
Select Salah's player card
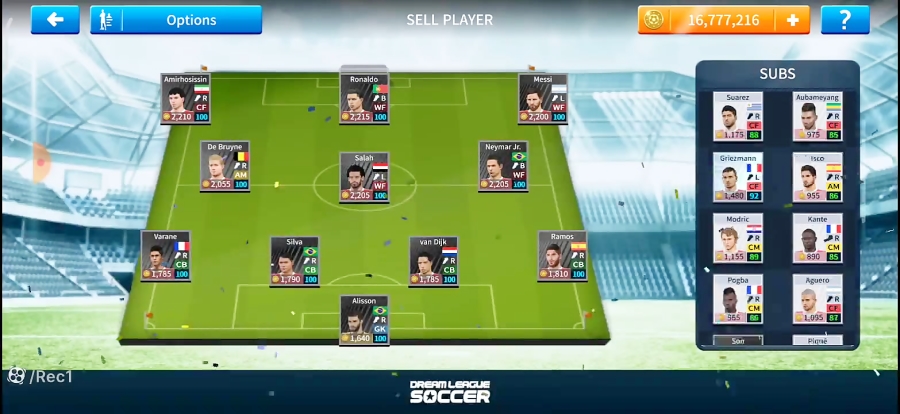(x=364, y=178)
